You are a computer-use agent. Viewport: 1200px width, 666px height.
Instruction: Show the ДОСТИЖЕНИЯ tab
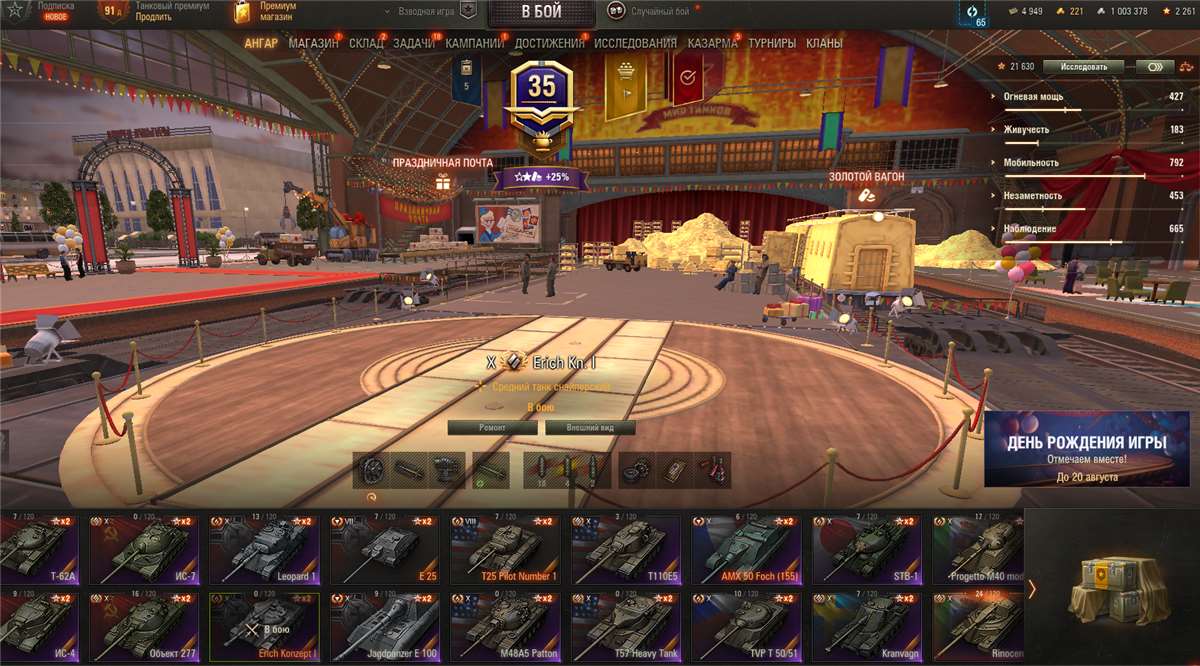click(x=549, y=44)
